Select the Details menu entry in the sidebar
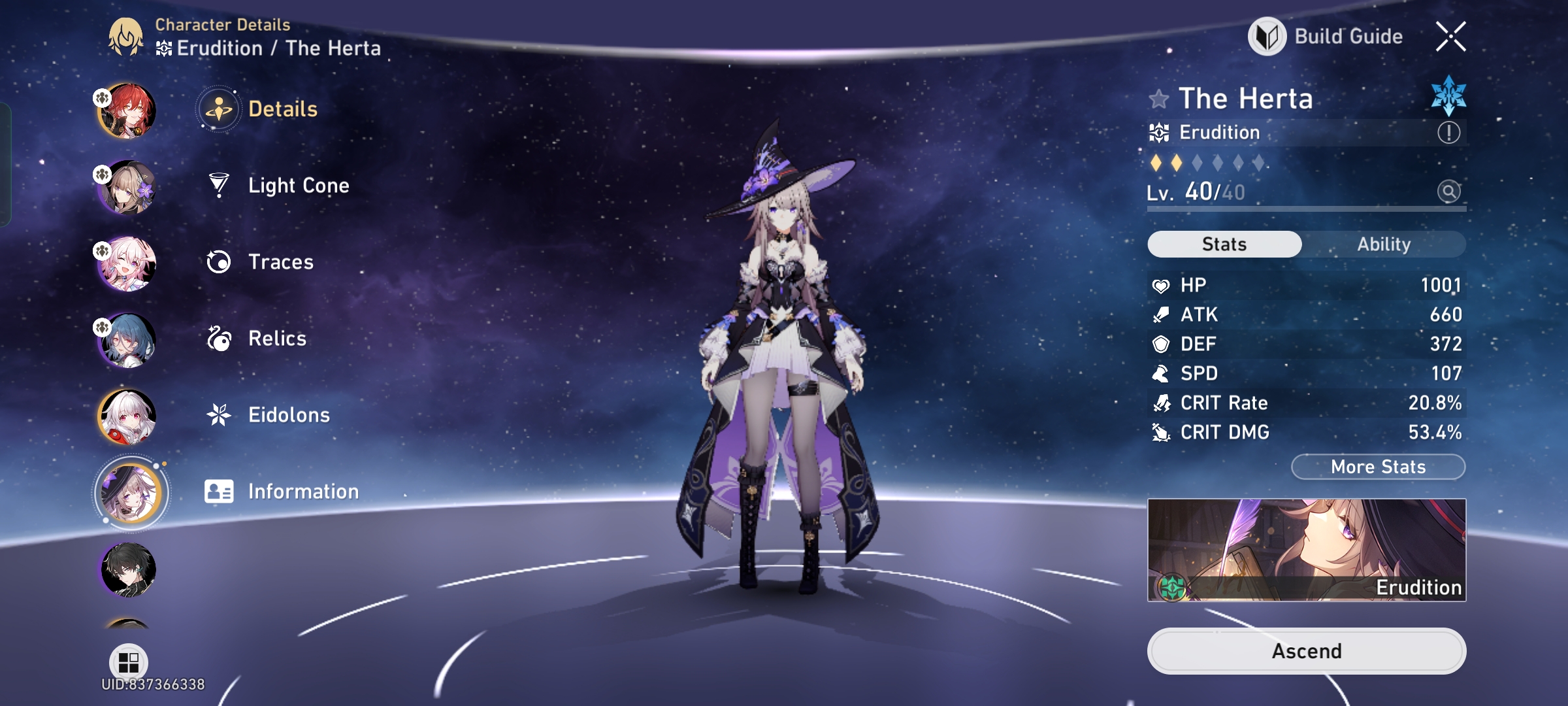Image resolution: width=1568 pixels, height=706 pixels. 284,109
